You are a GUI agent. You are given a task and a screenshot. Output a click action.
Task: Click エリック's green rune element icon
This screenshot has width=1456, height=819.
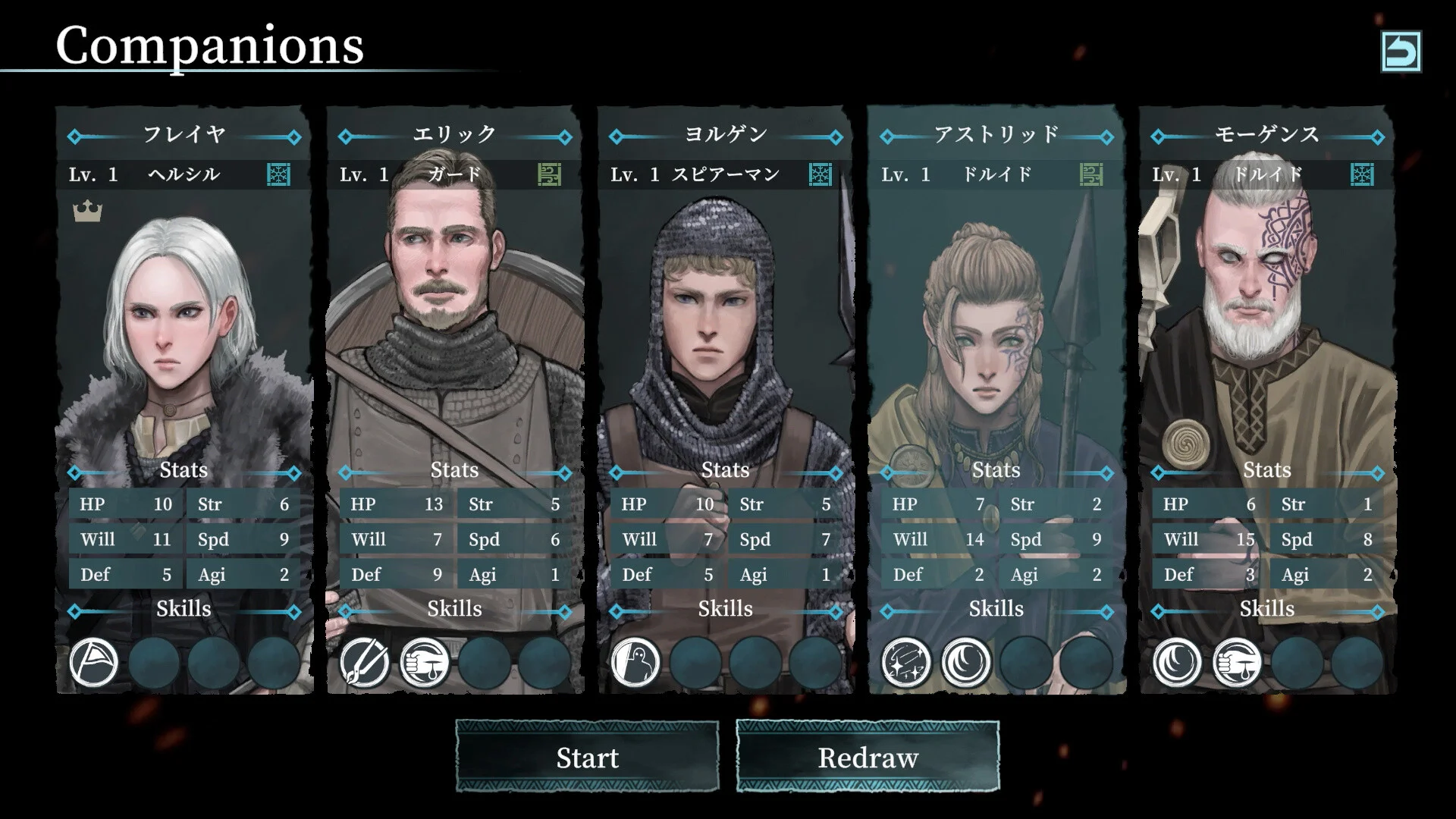(x=550, y=175)
